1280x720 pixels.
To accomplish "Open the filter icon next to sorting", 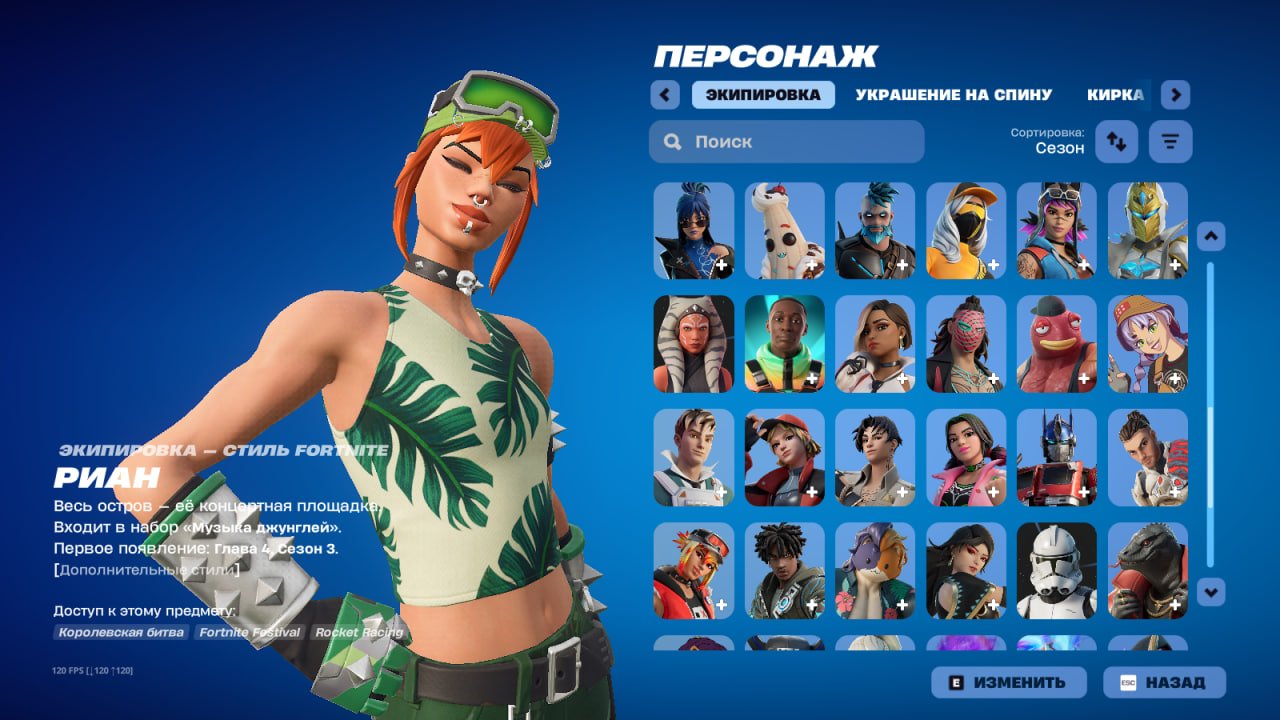I will pyautogui.click(x=1168, y=141).
